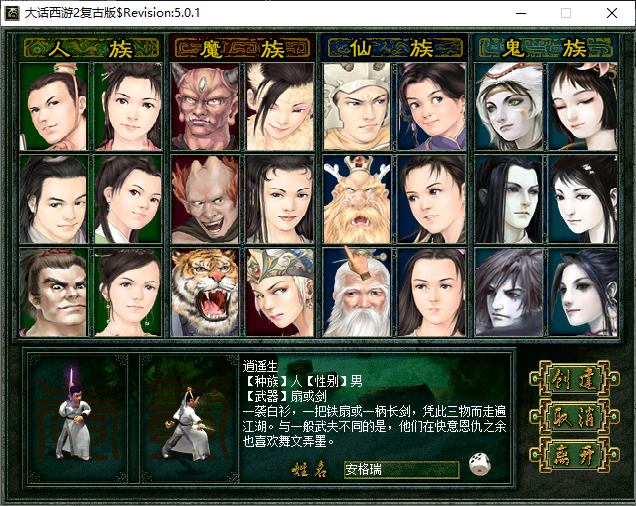Choose the orange-haired grinning demon portrait
This screenshot has height=506, width=636.
[x=206, y=199]
